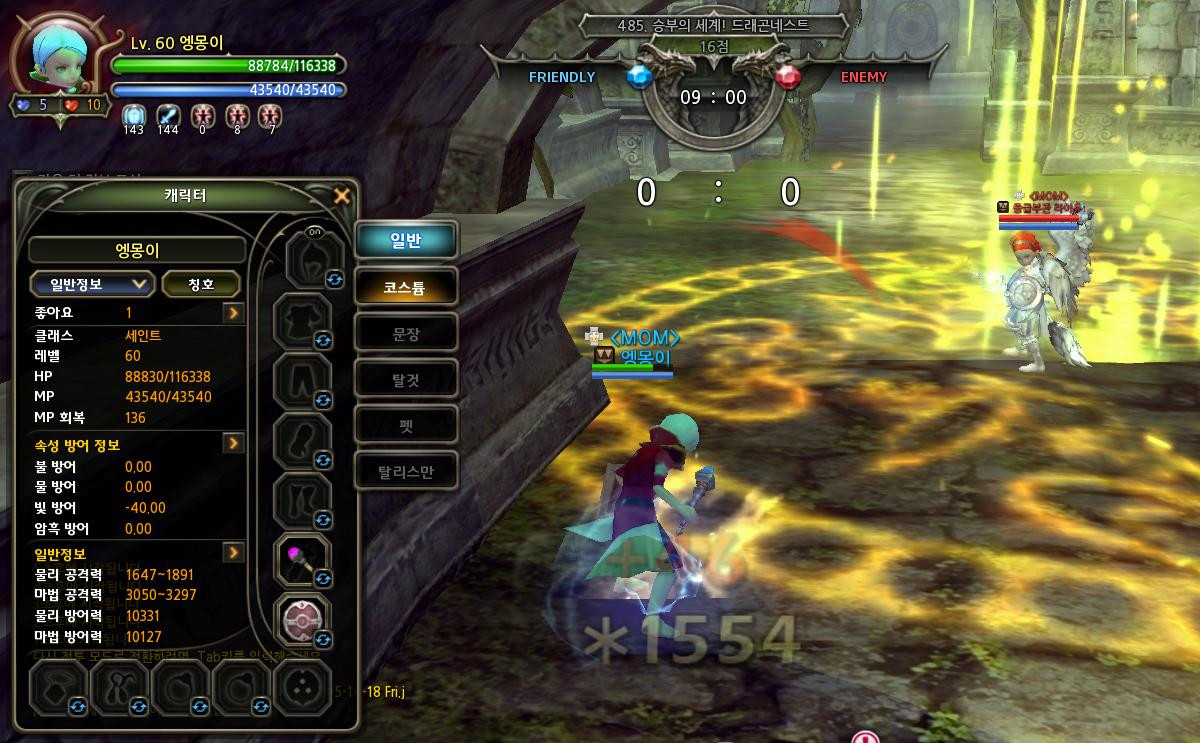Click the blue gem buff icon showing 143
The image size is (1200, 743).
coord(133,114)
